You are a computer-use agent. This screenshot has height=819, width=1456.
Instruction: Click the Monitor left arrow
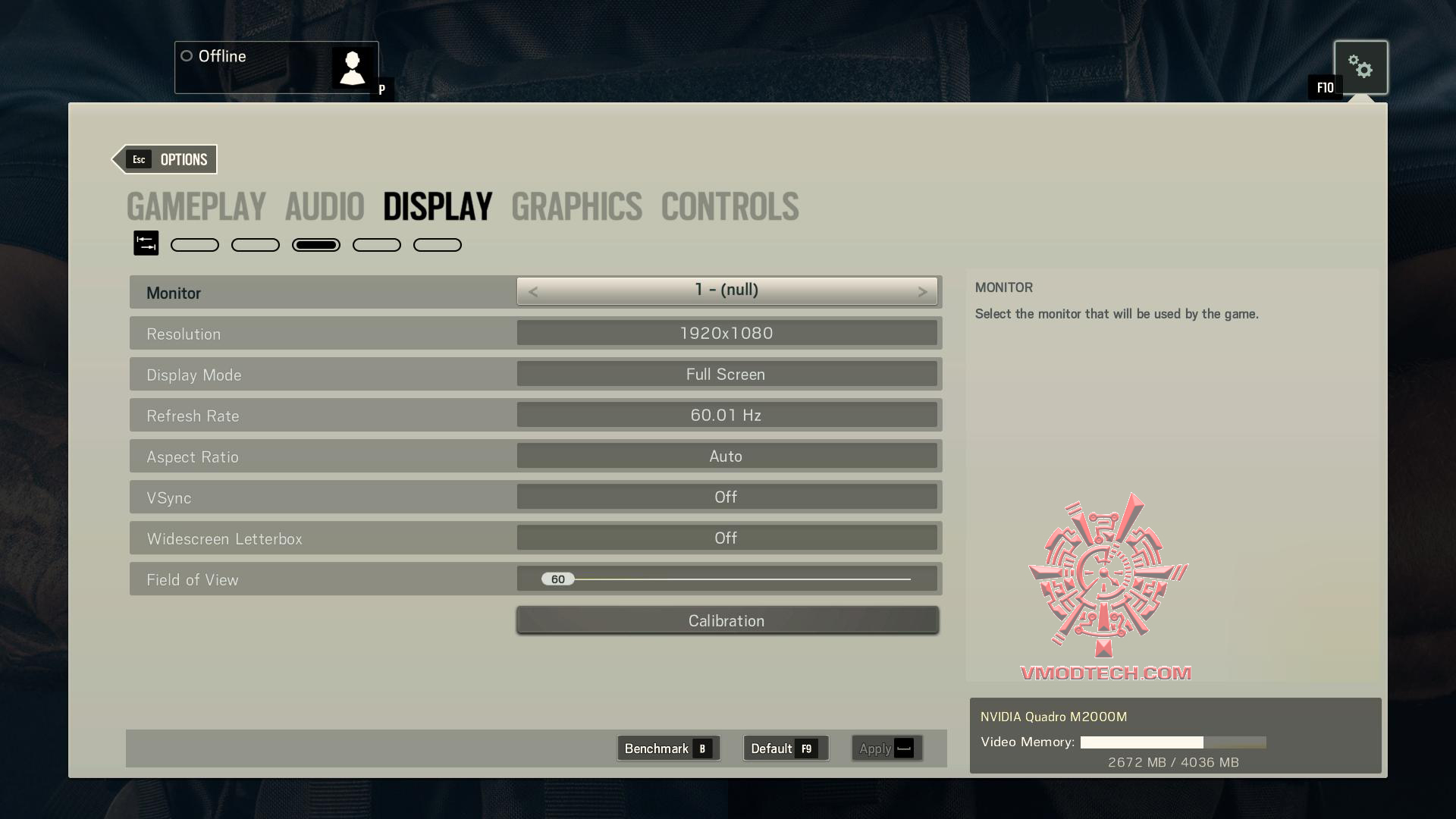[533, 292]
